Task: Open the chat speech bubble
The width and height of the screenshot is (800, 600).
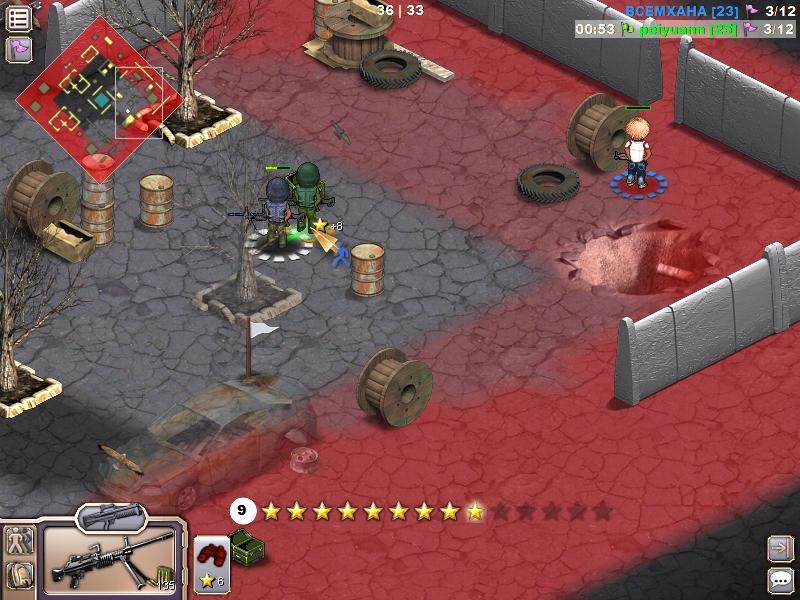Action: coord(780,579)
